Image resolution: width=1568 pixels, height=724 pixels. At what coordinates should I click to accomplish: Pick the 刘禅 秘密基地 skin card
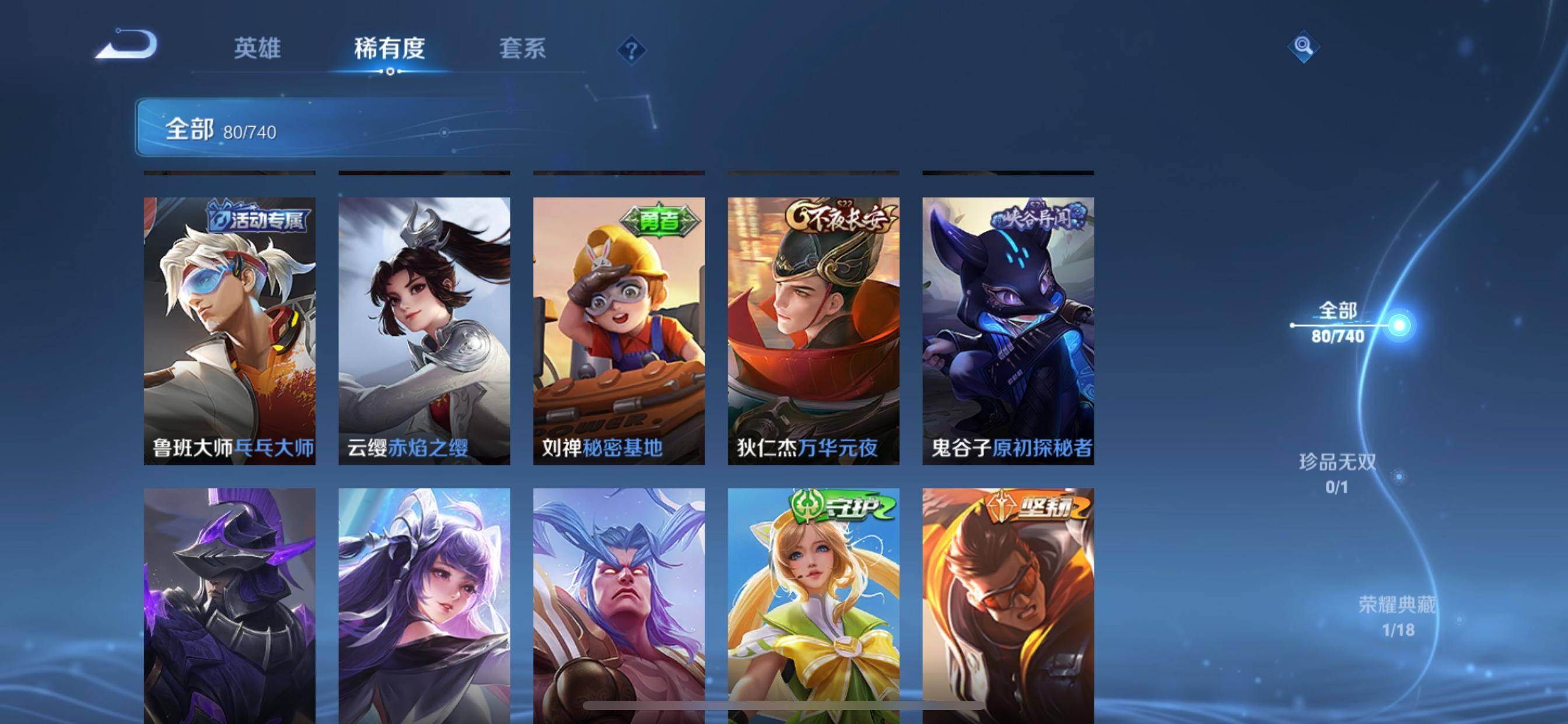(619, 331)
